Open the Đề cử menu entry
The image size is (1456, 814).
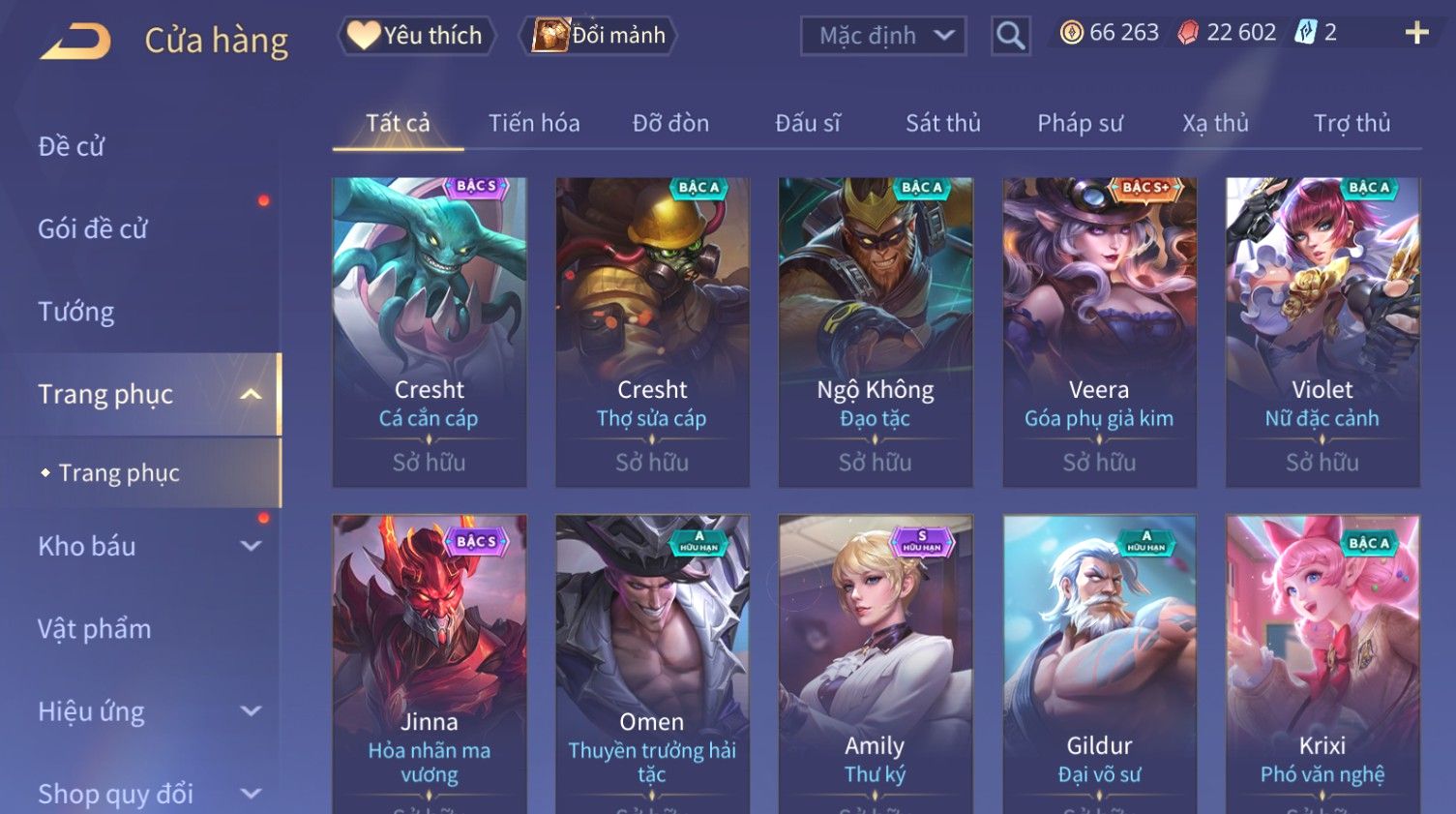(72, 146)
